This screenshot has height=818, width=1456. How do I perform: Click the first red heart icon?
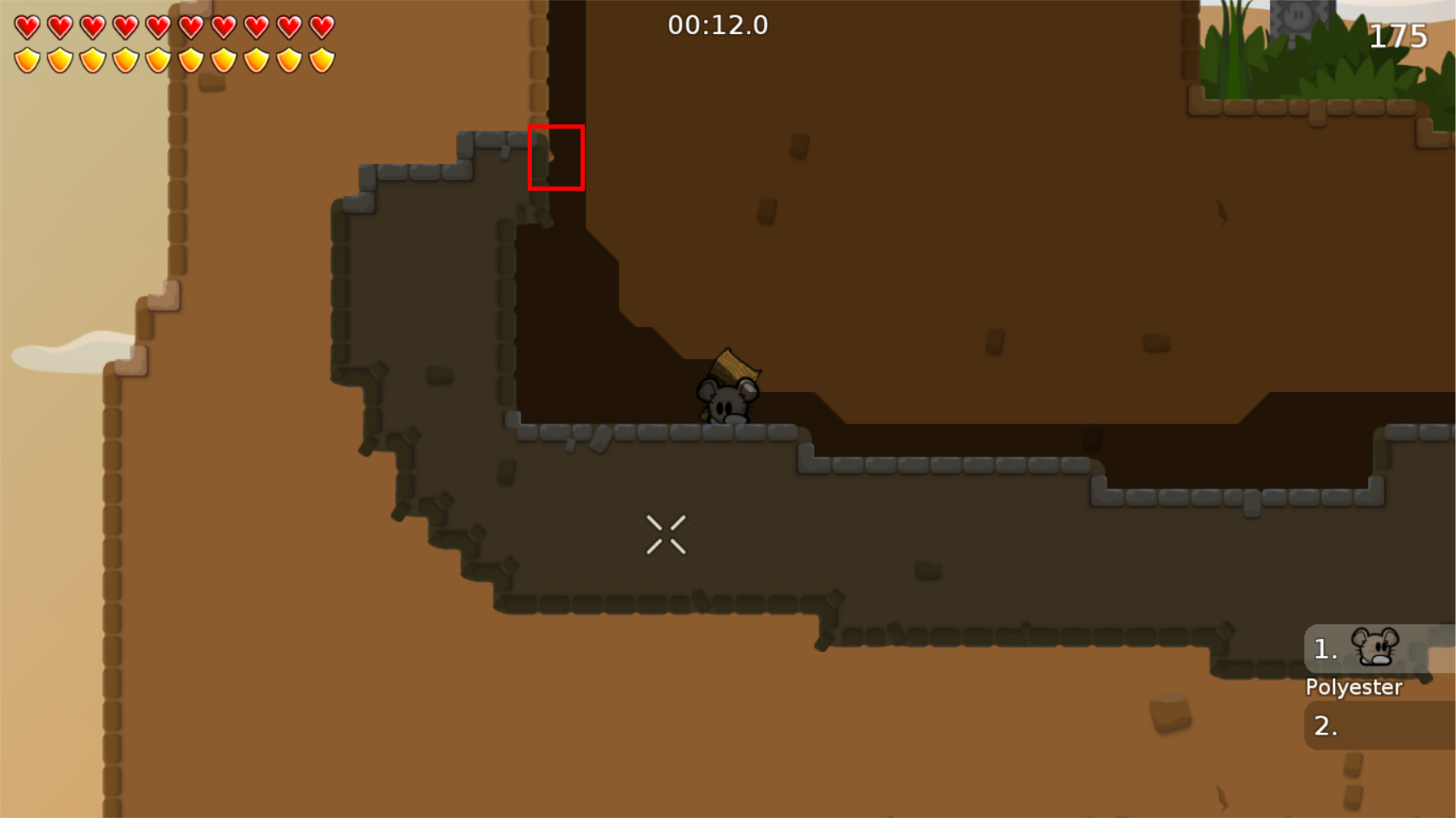point(26,26)
